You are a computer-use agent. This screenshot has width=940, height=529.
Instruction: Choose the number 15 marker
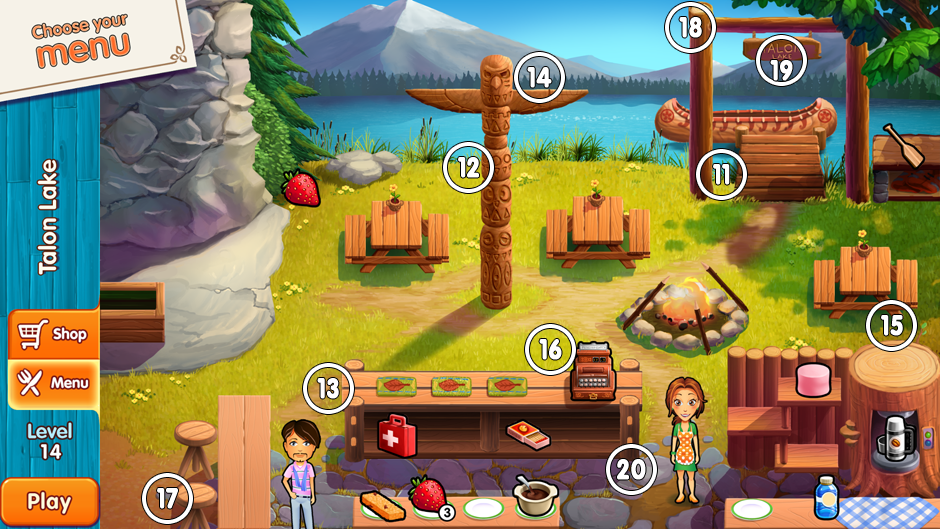pyautogui.click(x=891, y=324)
